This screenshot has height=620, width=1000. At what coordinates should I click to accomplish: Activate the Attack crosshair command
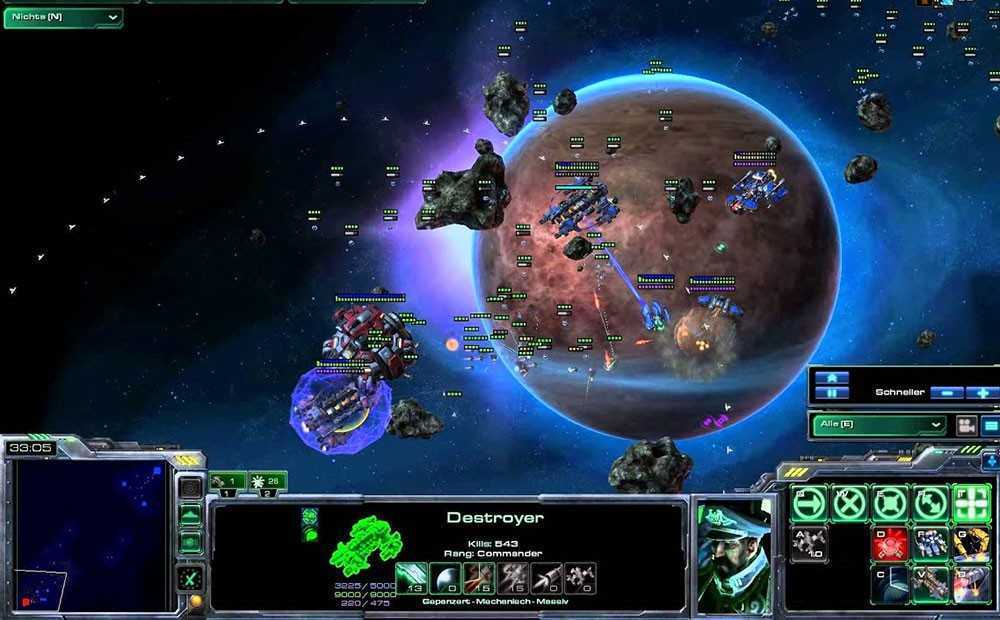pos(970,504)
